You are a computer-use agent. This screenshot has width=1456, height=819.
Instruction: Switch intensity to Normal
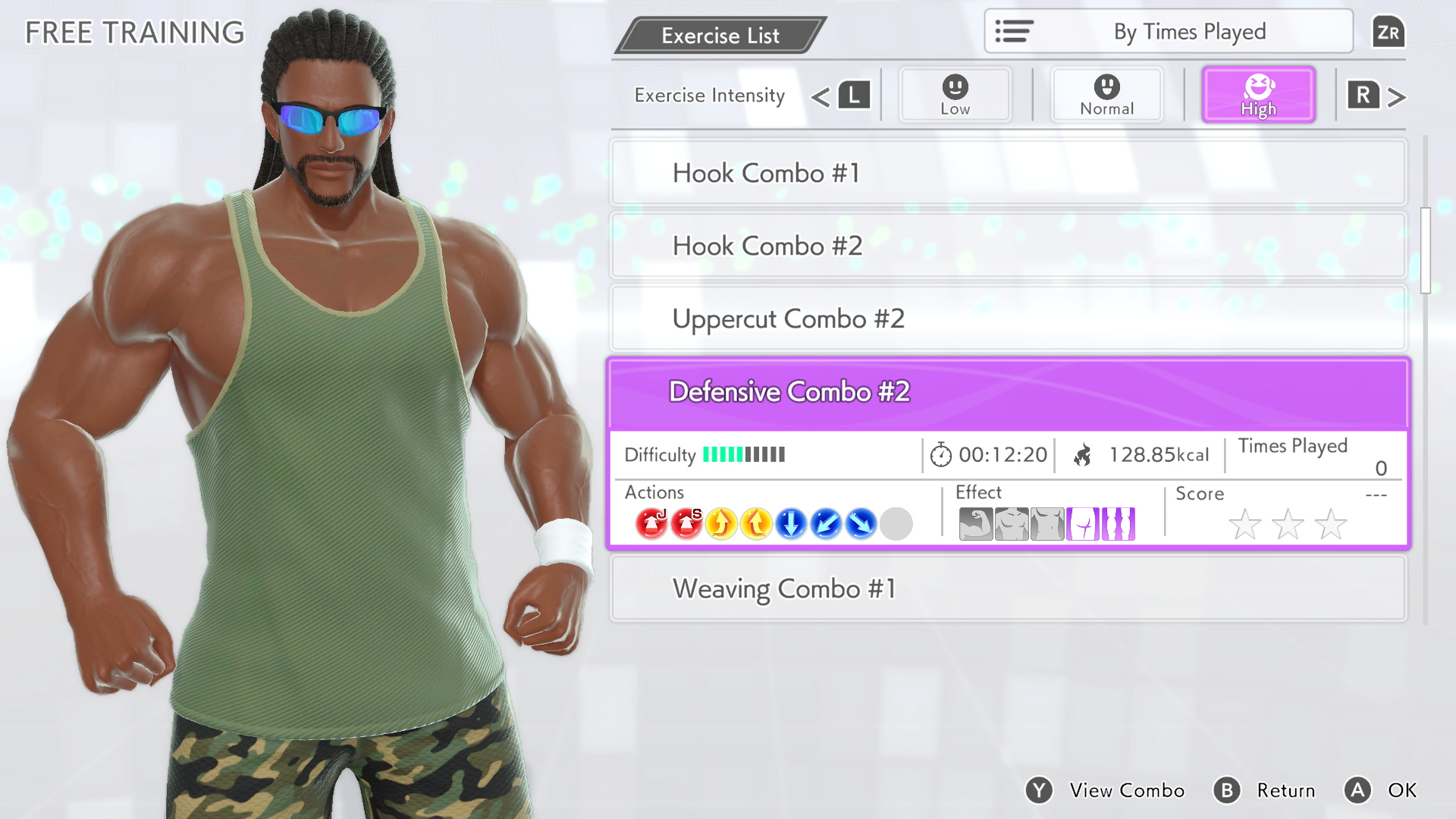1106,94
